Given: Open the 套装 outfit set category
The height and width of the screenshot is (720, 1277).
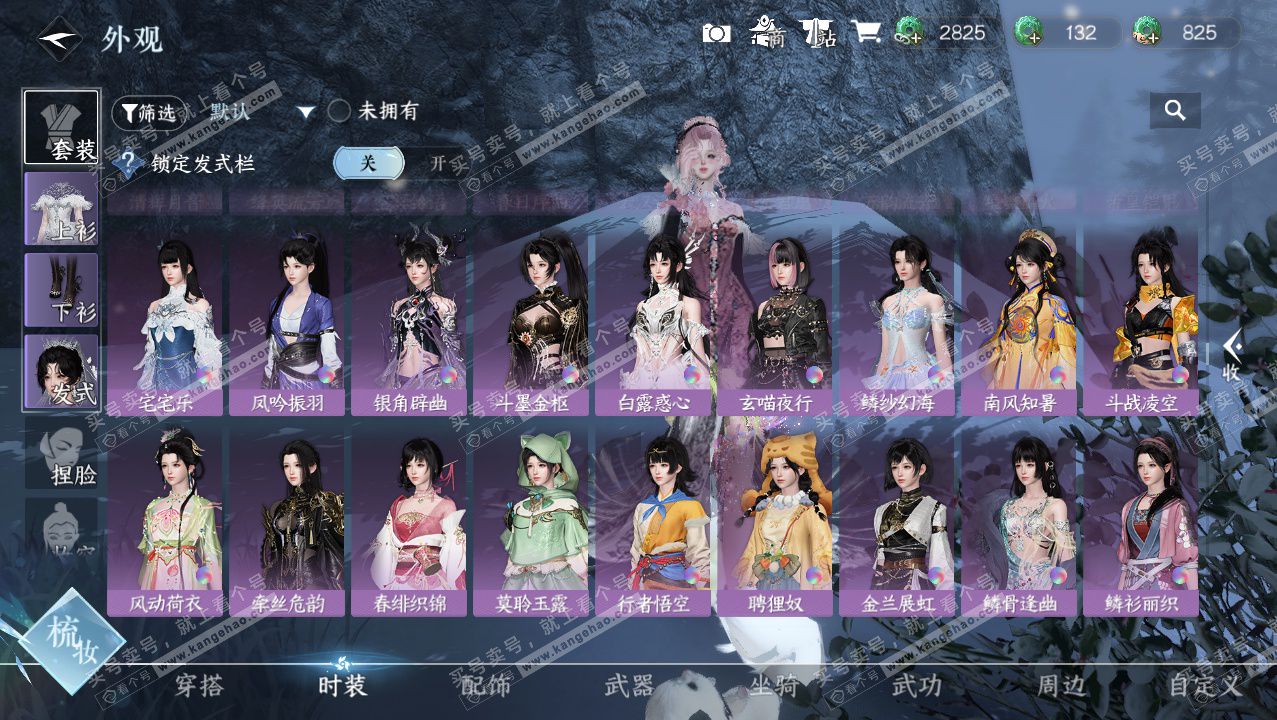Looking at the screenshot, I should [62, 128].
